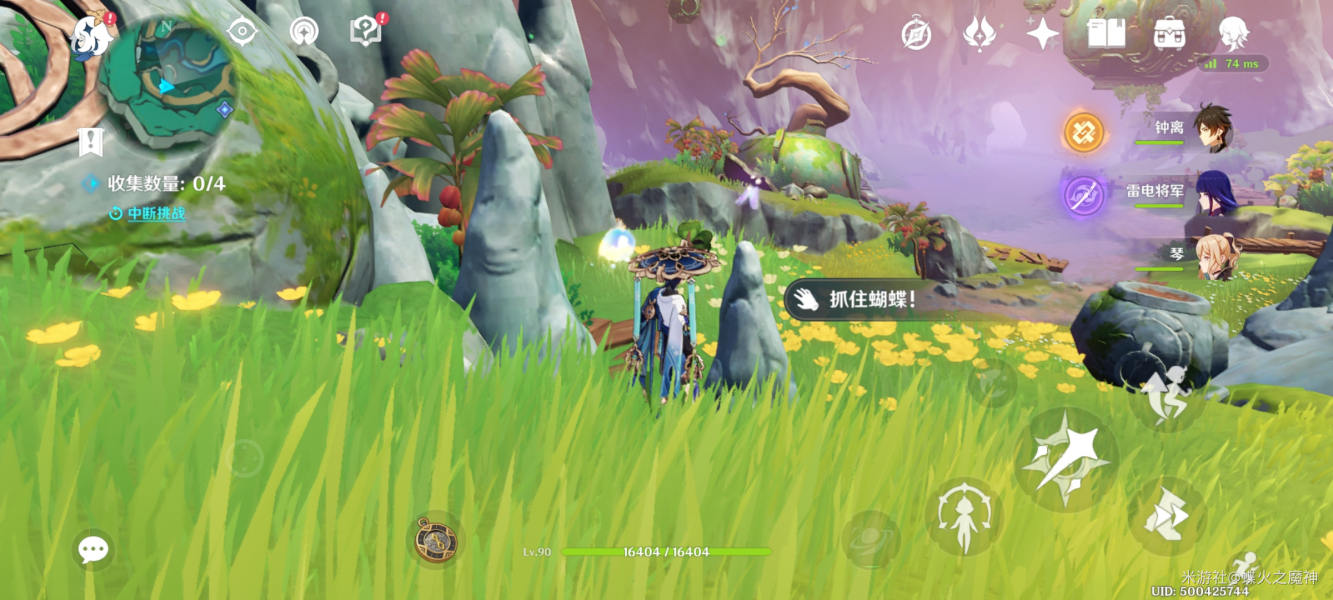Open the four-pointed star events icon
The width and height of the screenshot is (1333, 600).
[x=1042, y=34]
